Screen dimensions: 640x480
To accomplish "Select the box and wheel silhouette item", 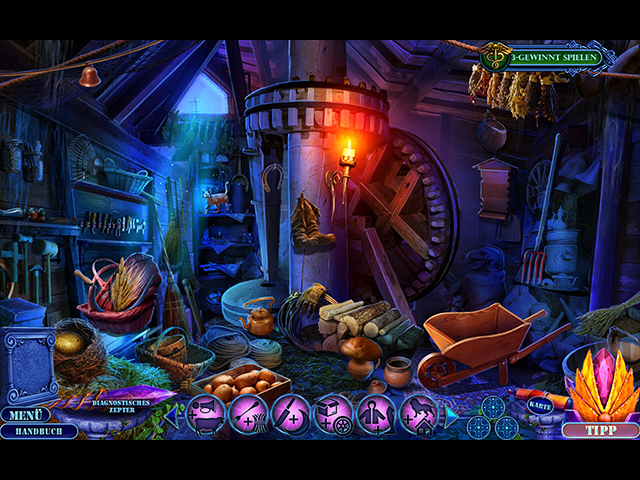I will [334, 414].
